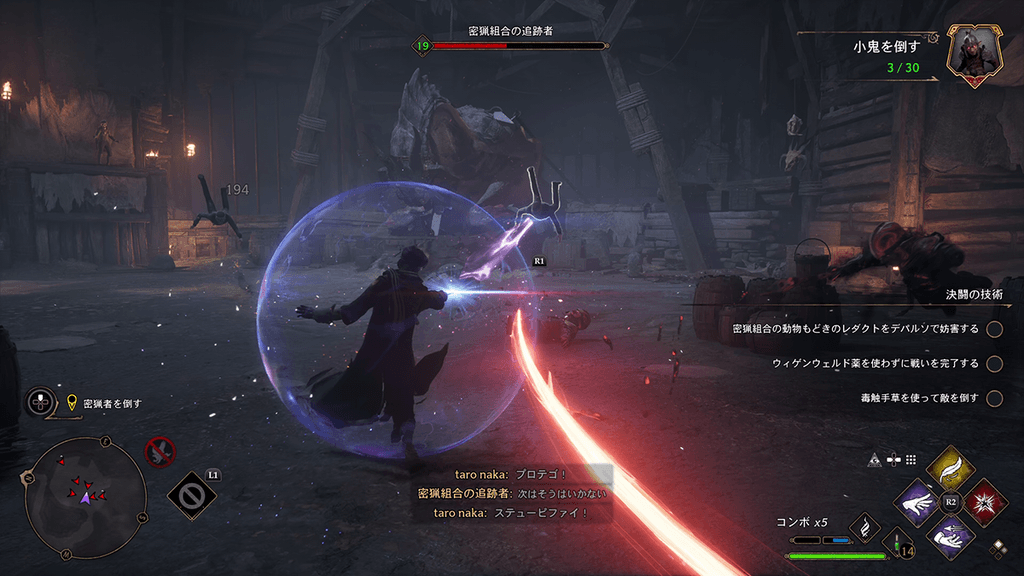The height and width of the screenshot is (576, 1024).
Task: Open the tracked poacher quest objective
Action: coord(111,404)
